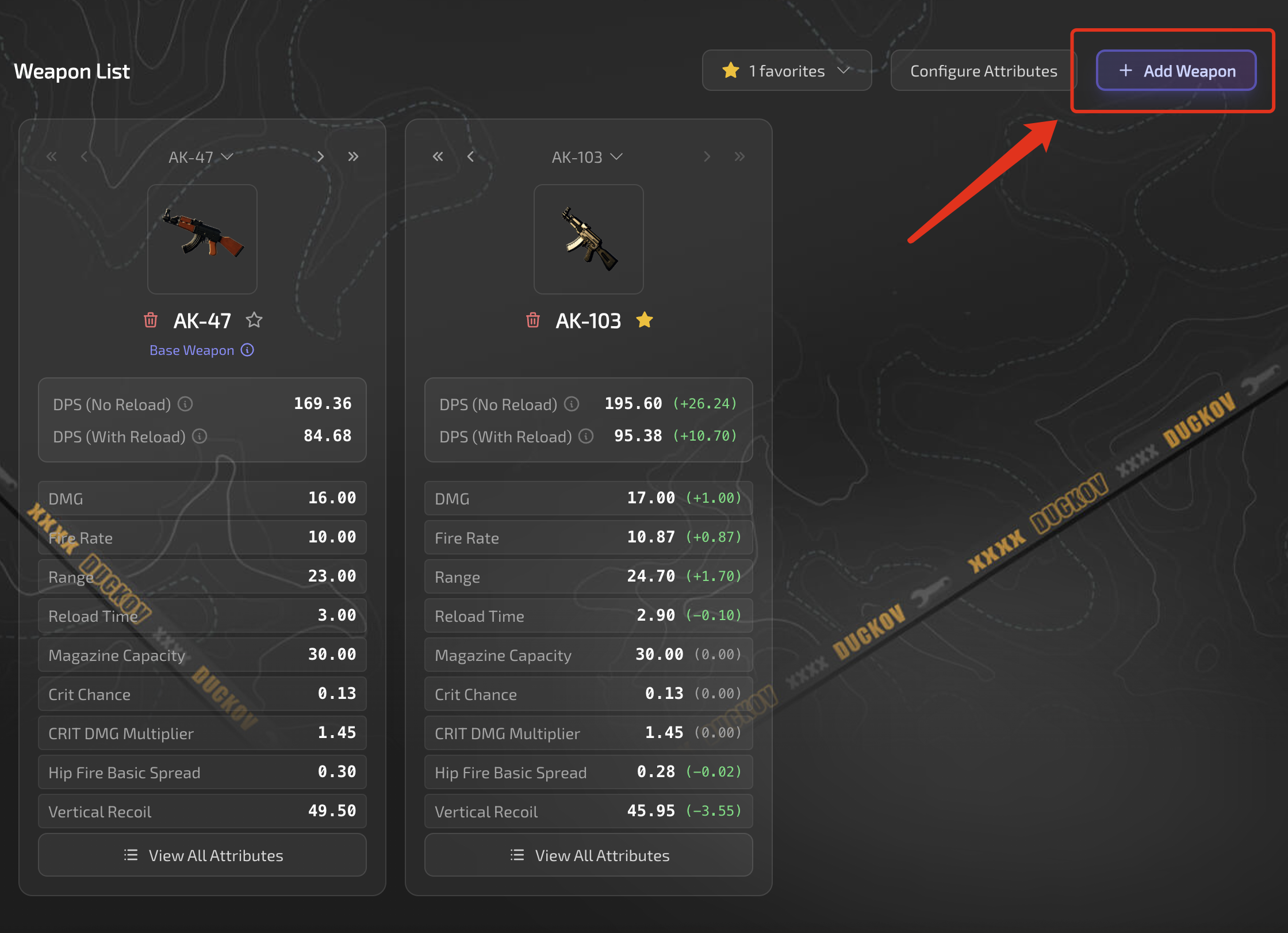
Task: Select the AK-103 weapon thumbnail
Action: 589,239
